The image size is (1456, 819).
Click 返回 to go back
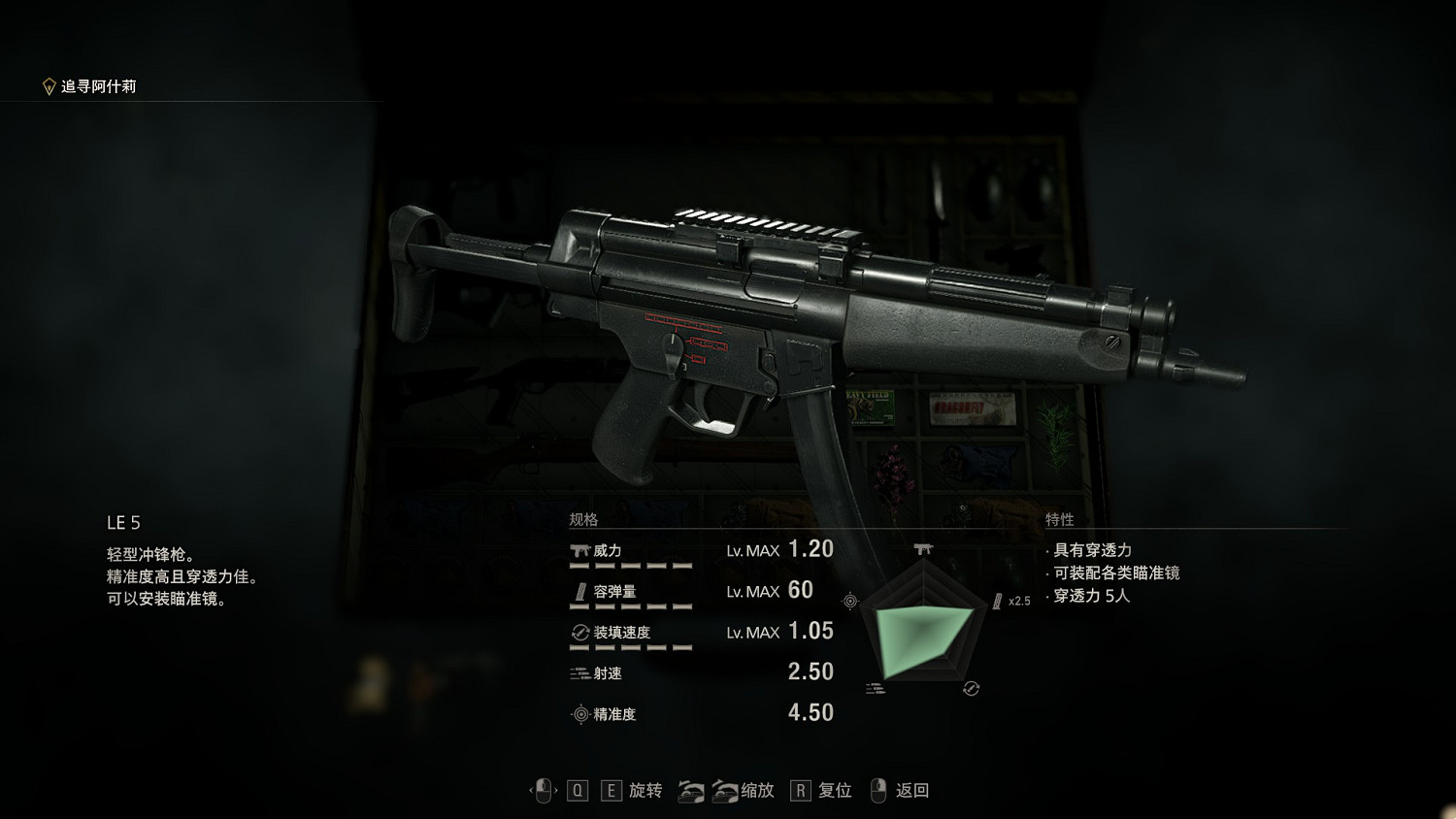910,791
